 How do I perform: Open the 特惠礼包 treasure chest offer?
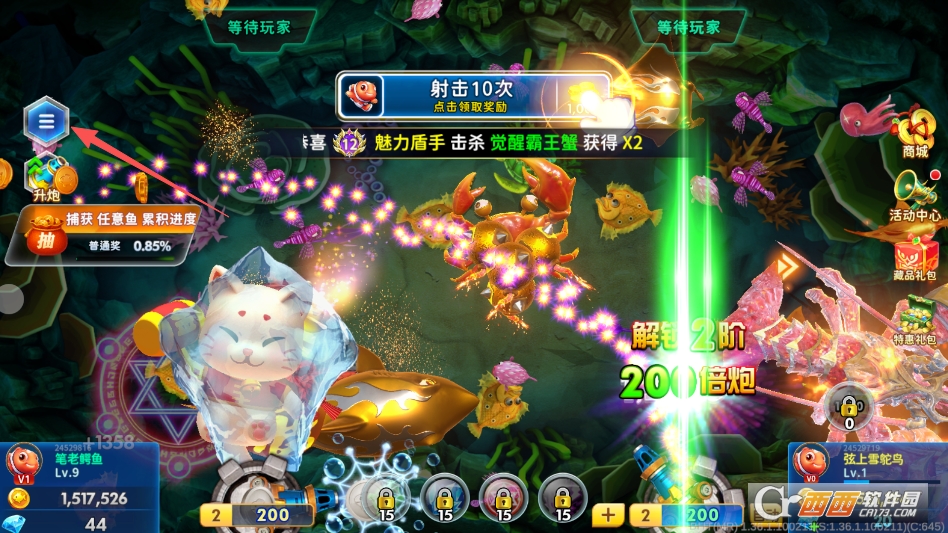pyautogui.click(x=915, y=322)
